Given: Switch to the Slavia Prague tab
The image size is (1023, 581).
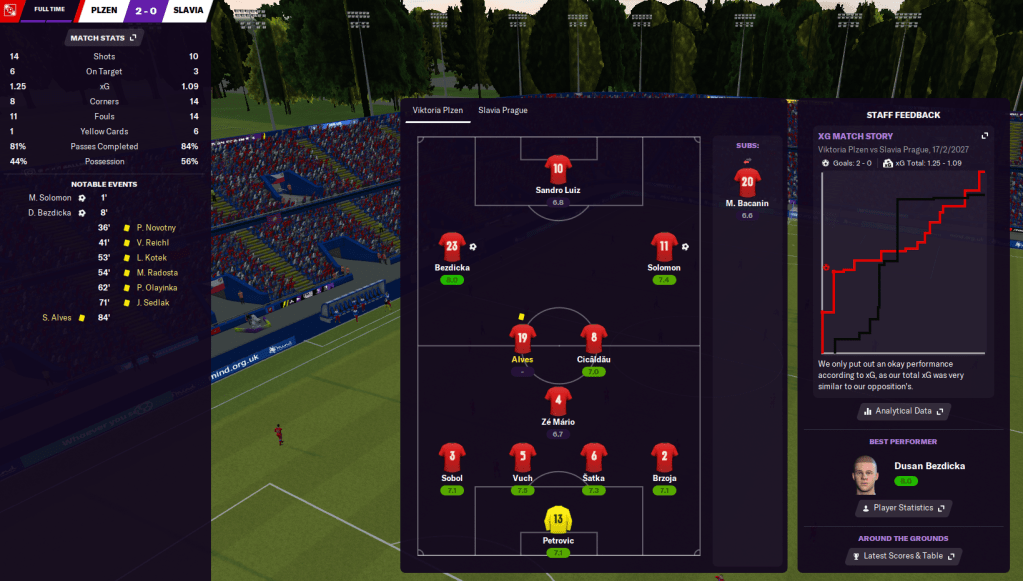Looking at the screenshot, I should (x=502, y=110).
